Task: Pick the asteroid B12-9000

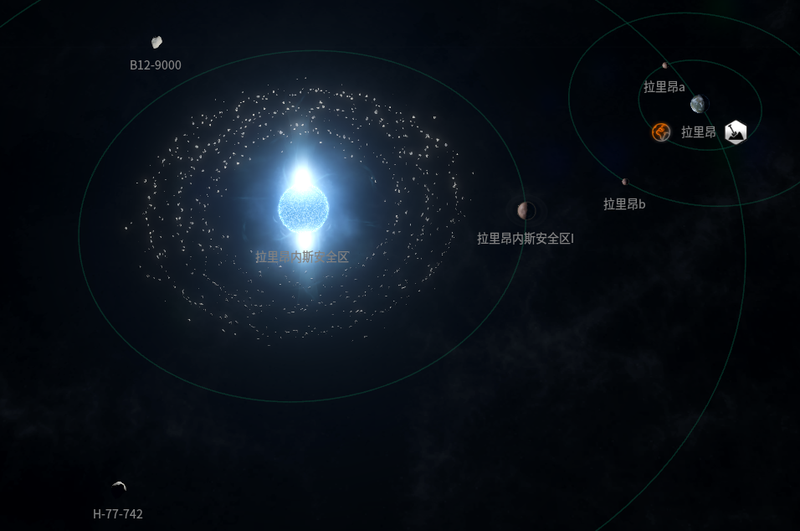Action: tap(157, 42)
